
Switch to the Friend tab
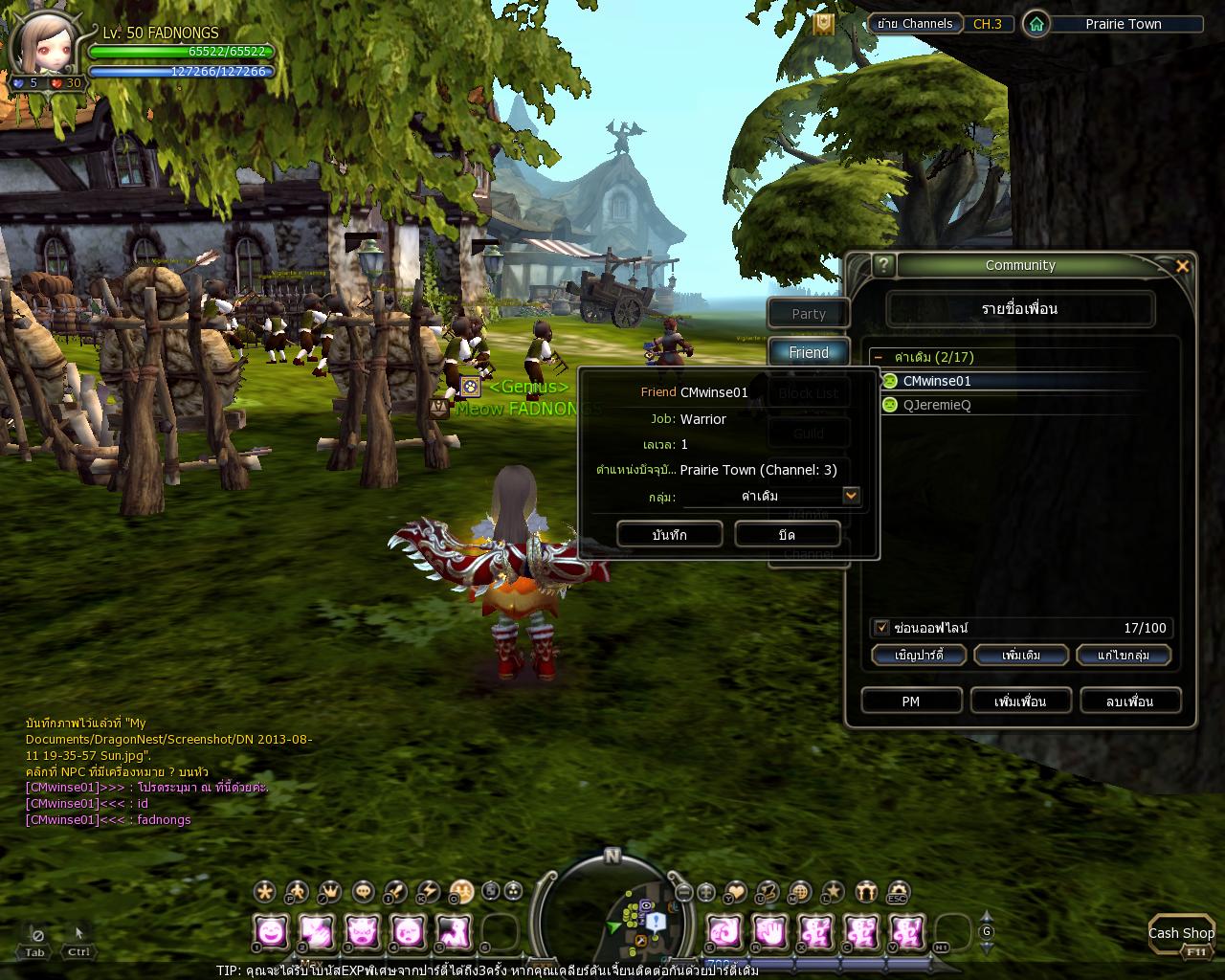pos(809,353)
